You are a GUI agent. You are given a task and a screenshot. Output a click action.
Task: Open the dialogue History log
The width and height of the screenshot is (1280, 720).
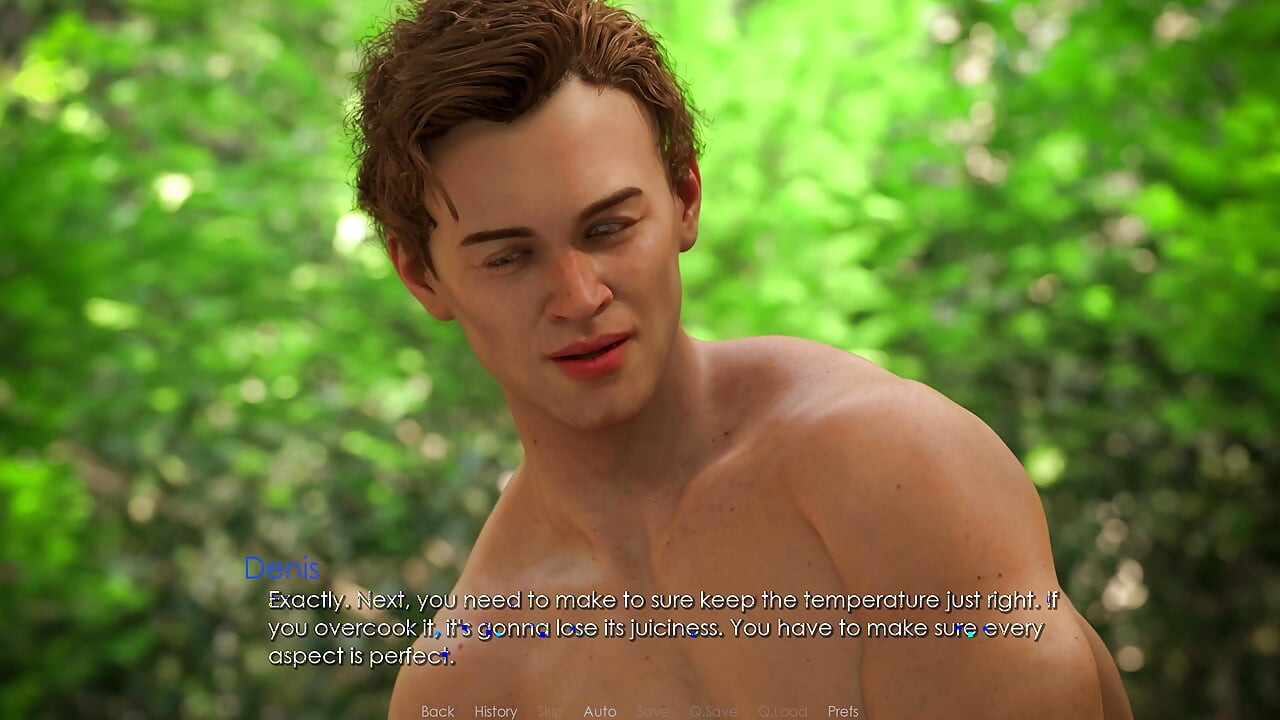[495, 711]
